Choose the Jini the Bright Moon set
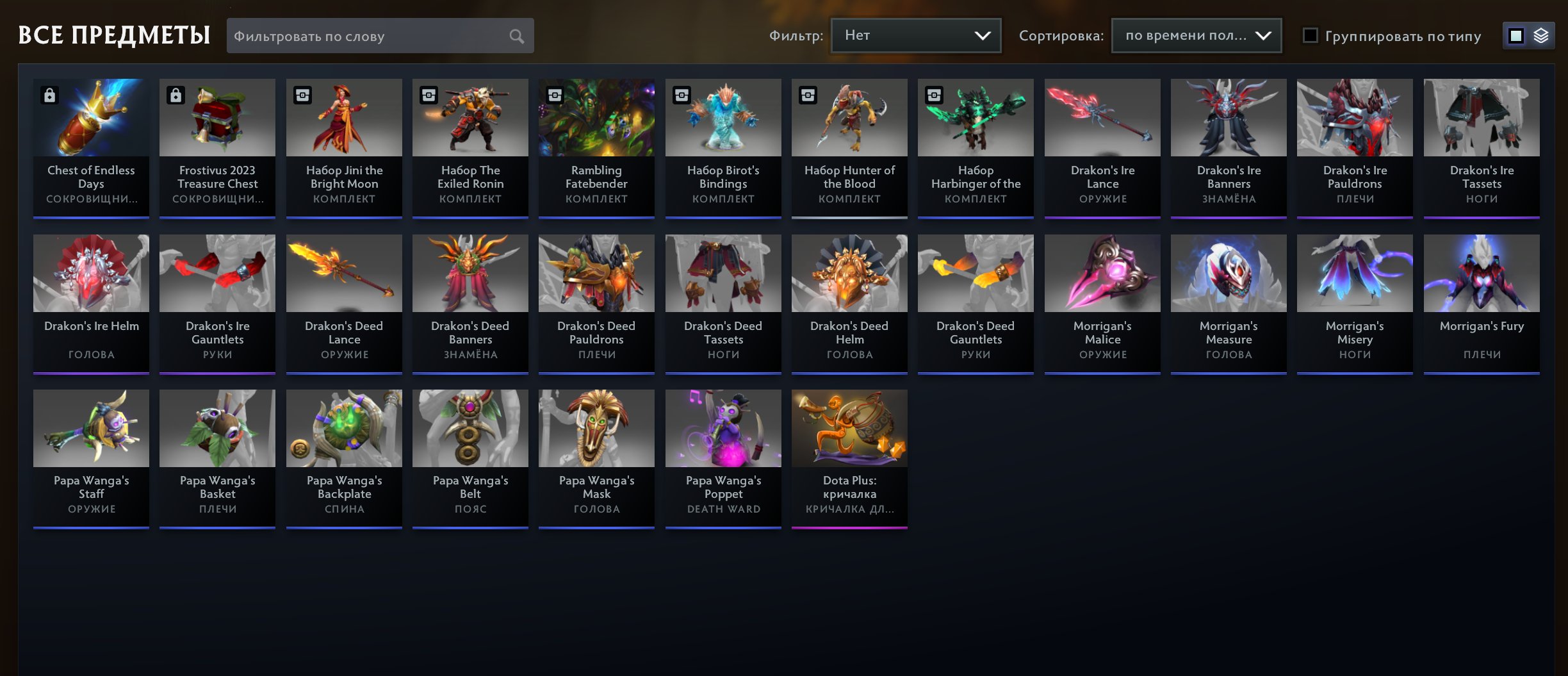Viewport: 1568px width, 676px height. point(344,147)
